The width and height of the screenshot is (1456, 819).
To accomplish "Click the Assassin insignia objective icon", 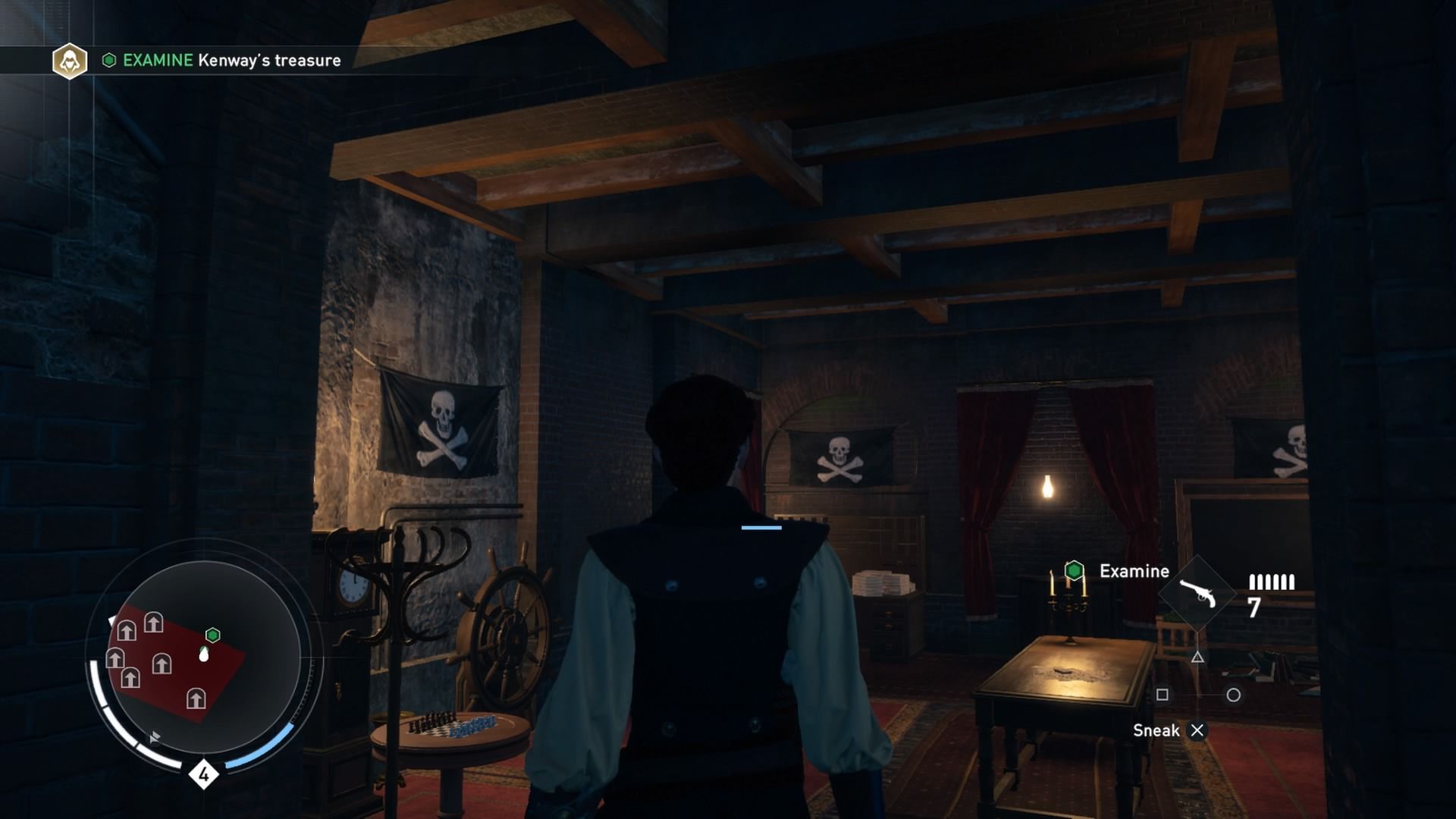I will tap(70, 61).
